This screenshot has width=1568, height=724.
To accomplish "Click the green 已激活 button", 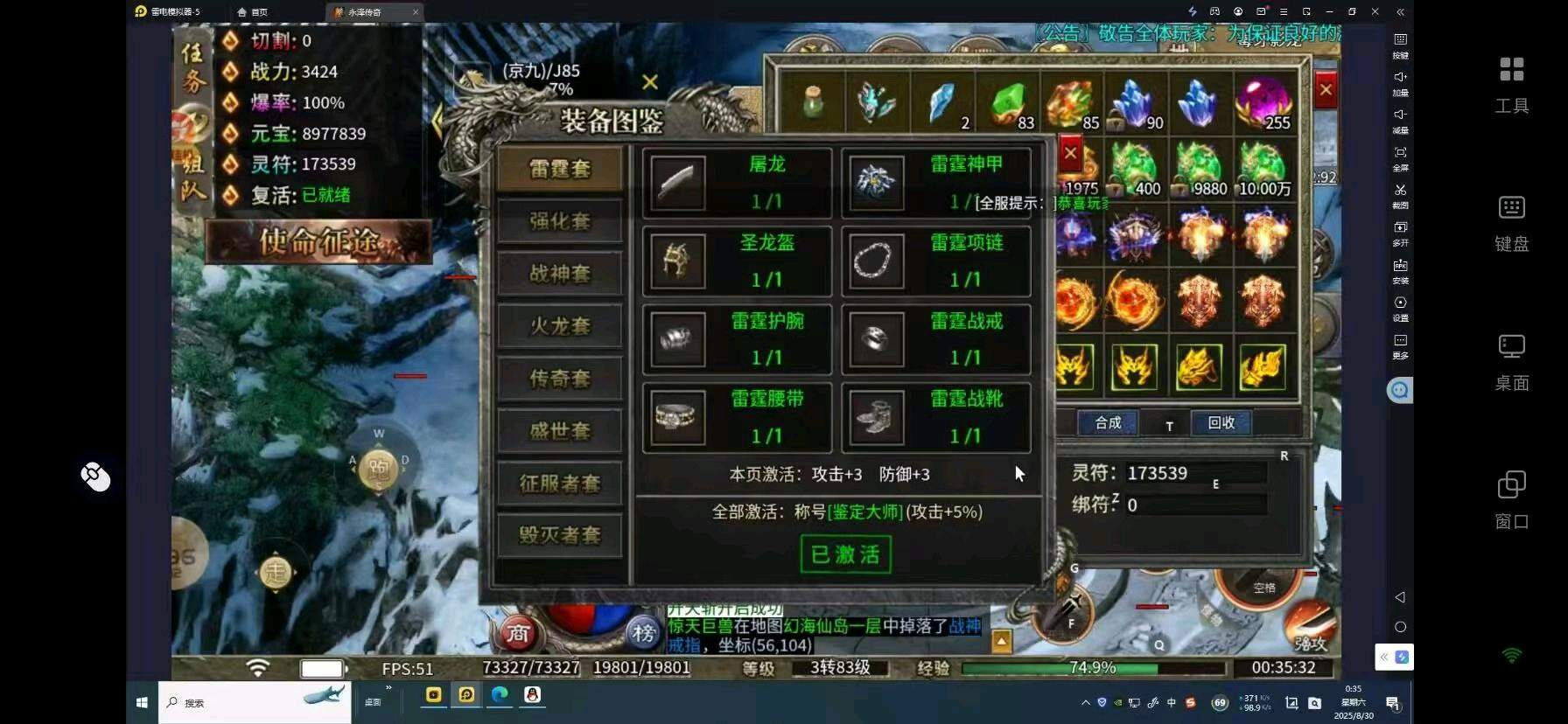I will pos(845,554).
